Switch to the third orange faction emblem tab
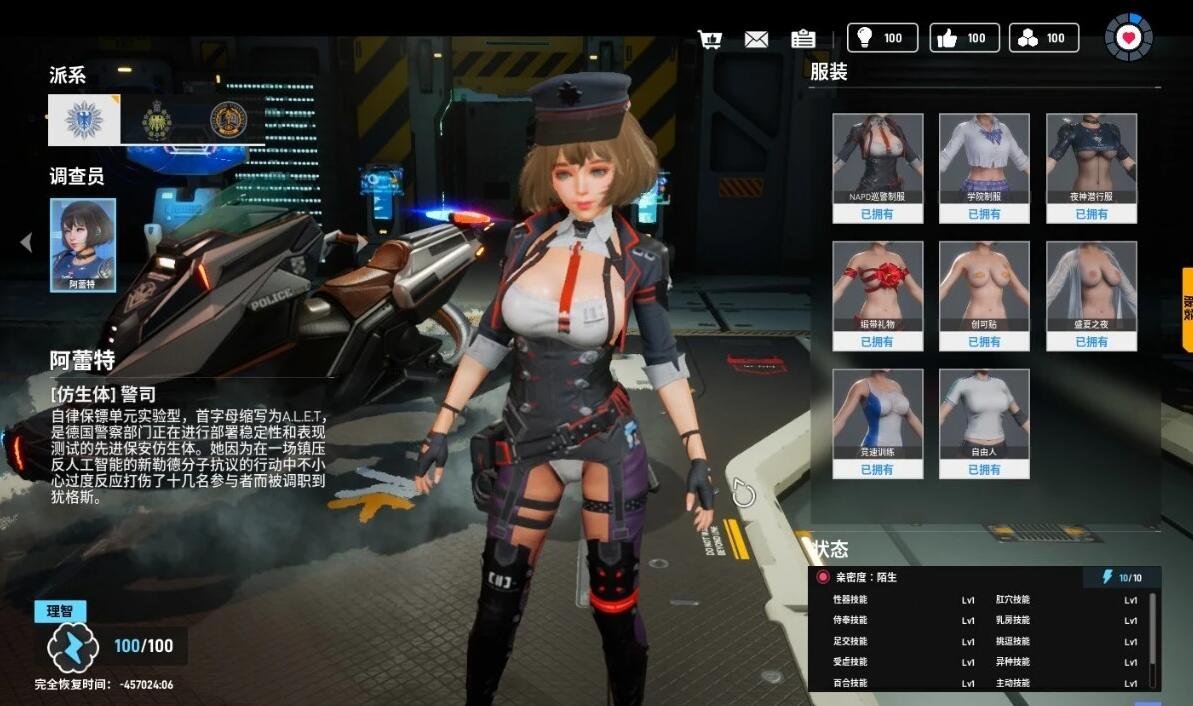The height and width of the screenshot is (706, 1193). [x=228, y=120]
